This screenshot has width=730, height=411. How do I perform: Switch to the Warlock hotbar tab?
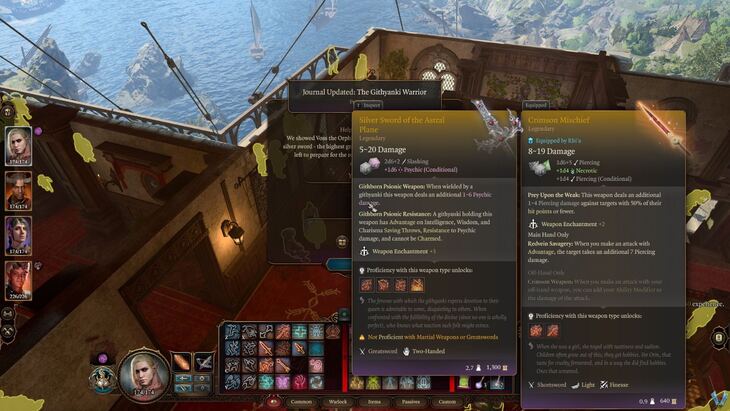click(339, 401)
